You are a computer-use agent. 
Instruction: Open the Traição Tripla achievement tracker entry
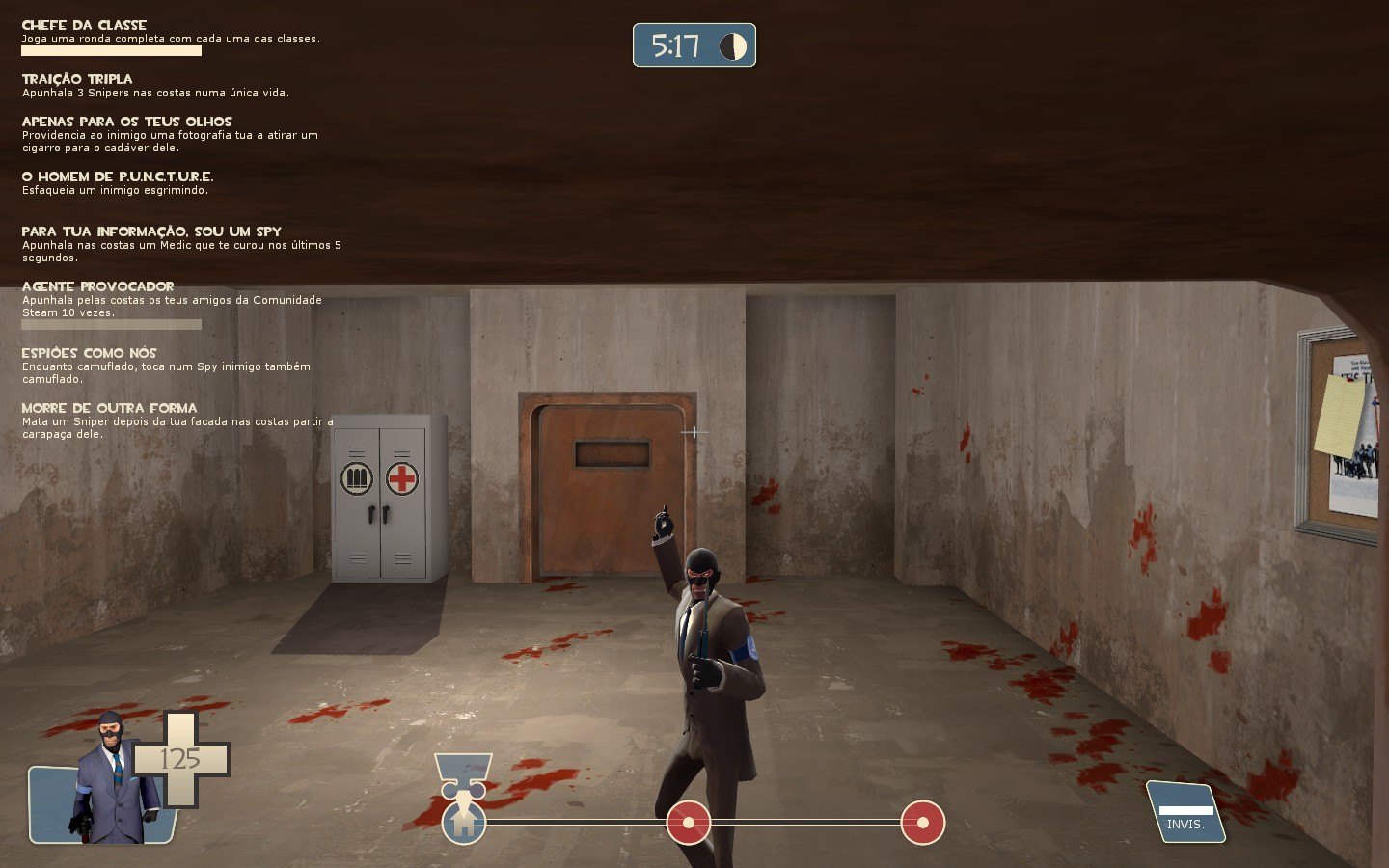point(77,79)
